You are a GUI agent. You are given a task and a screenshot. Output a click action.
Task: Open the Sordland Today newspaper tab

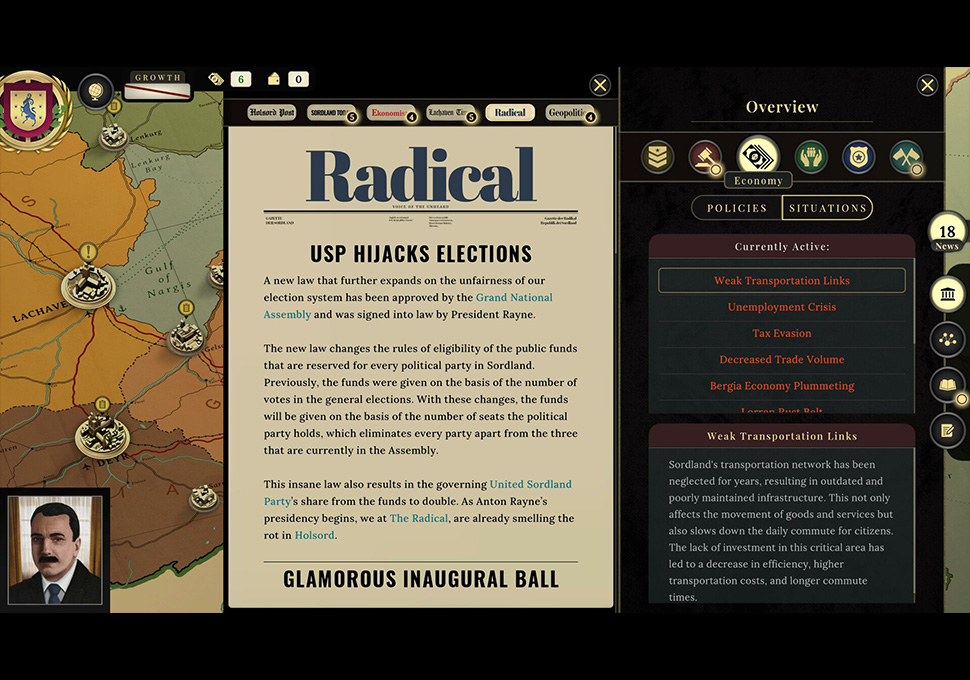(330, 113)
